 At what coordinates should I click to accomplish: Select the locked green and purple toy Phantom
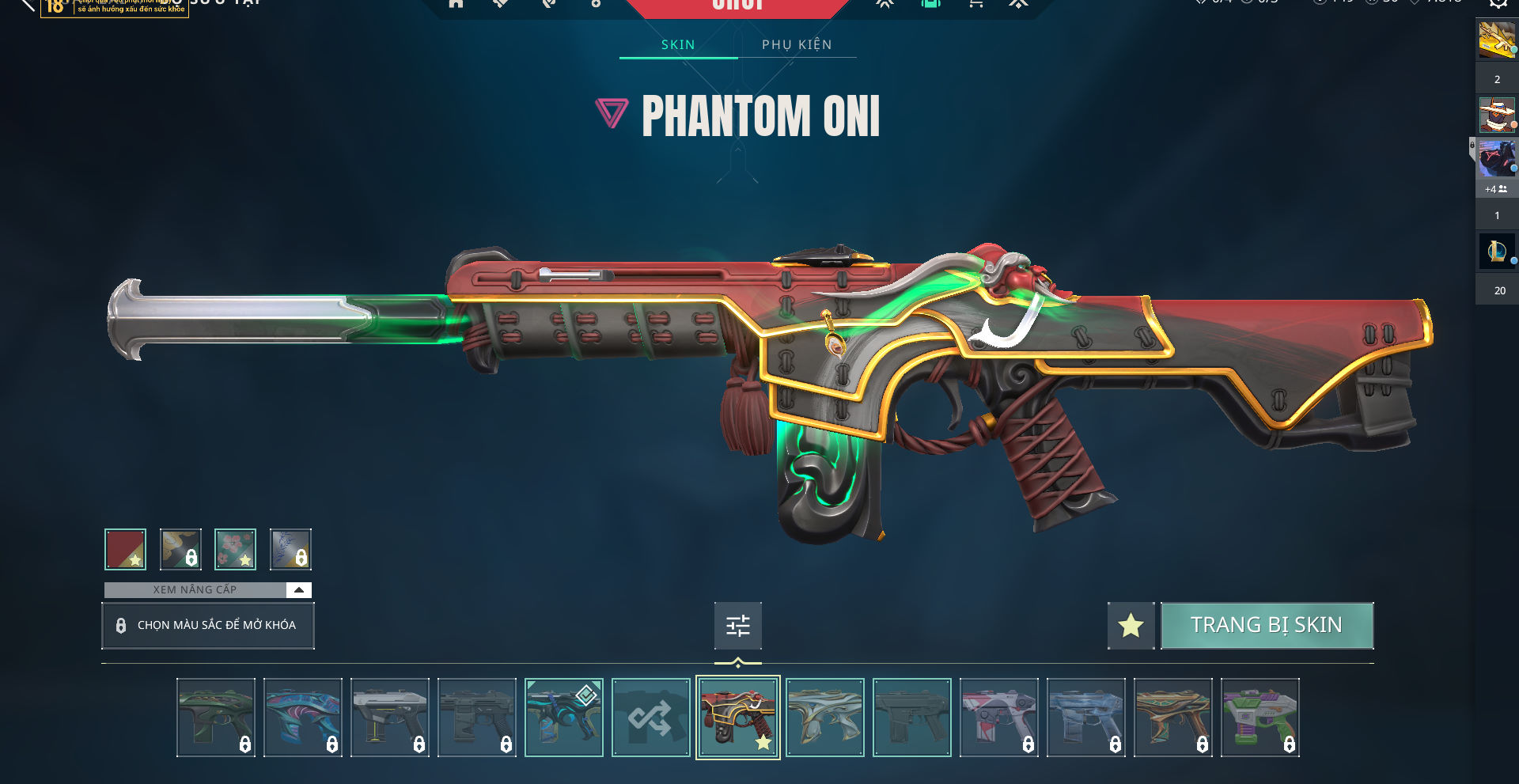click(x=1260, y=718)
